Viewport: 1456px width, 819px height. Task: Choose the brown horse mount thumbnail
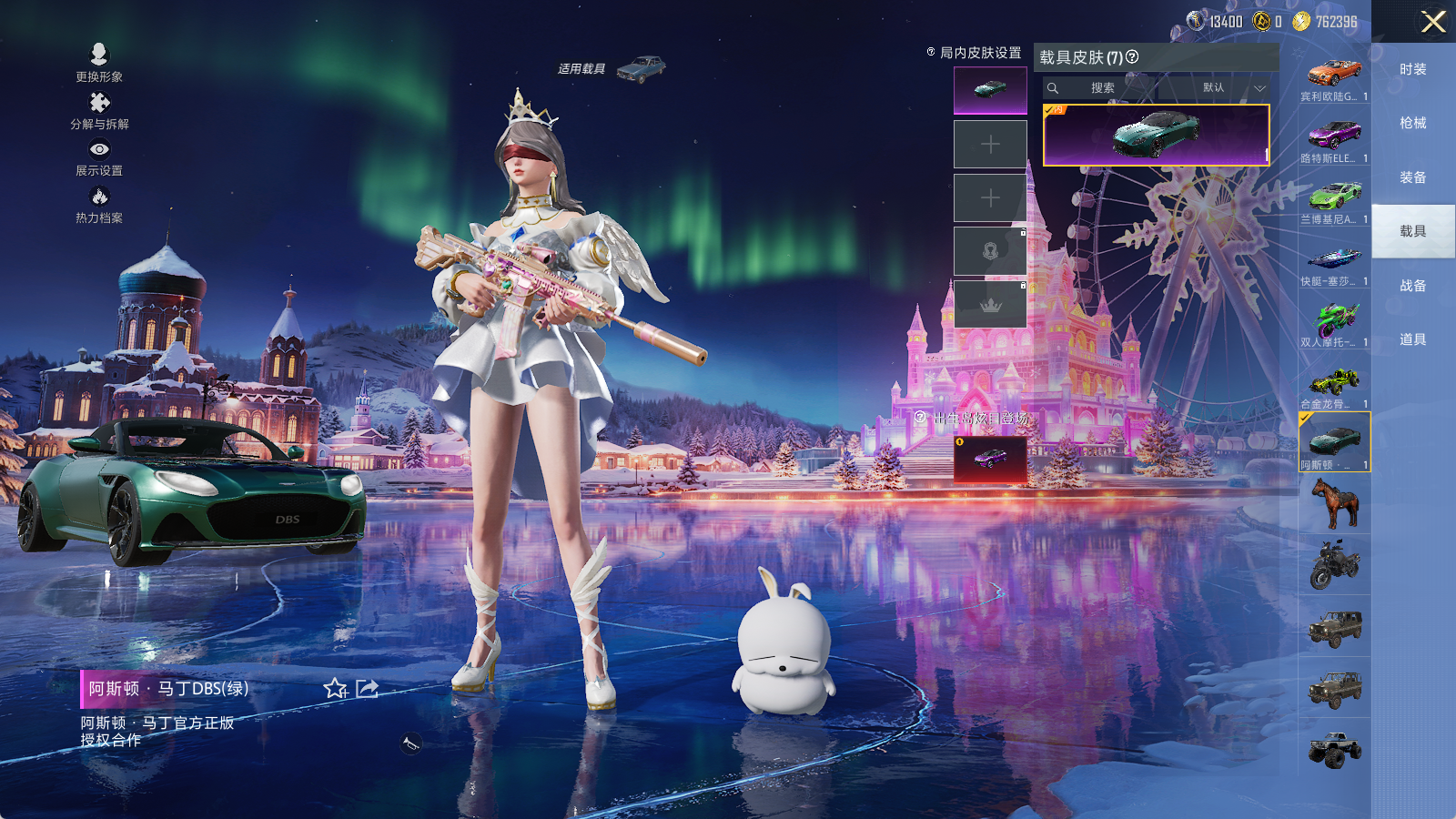1334,503
